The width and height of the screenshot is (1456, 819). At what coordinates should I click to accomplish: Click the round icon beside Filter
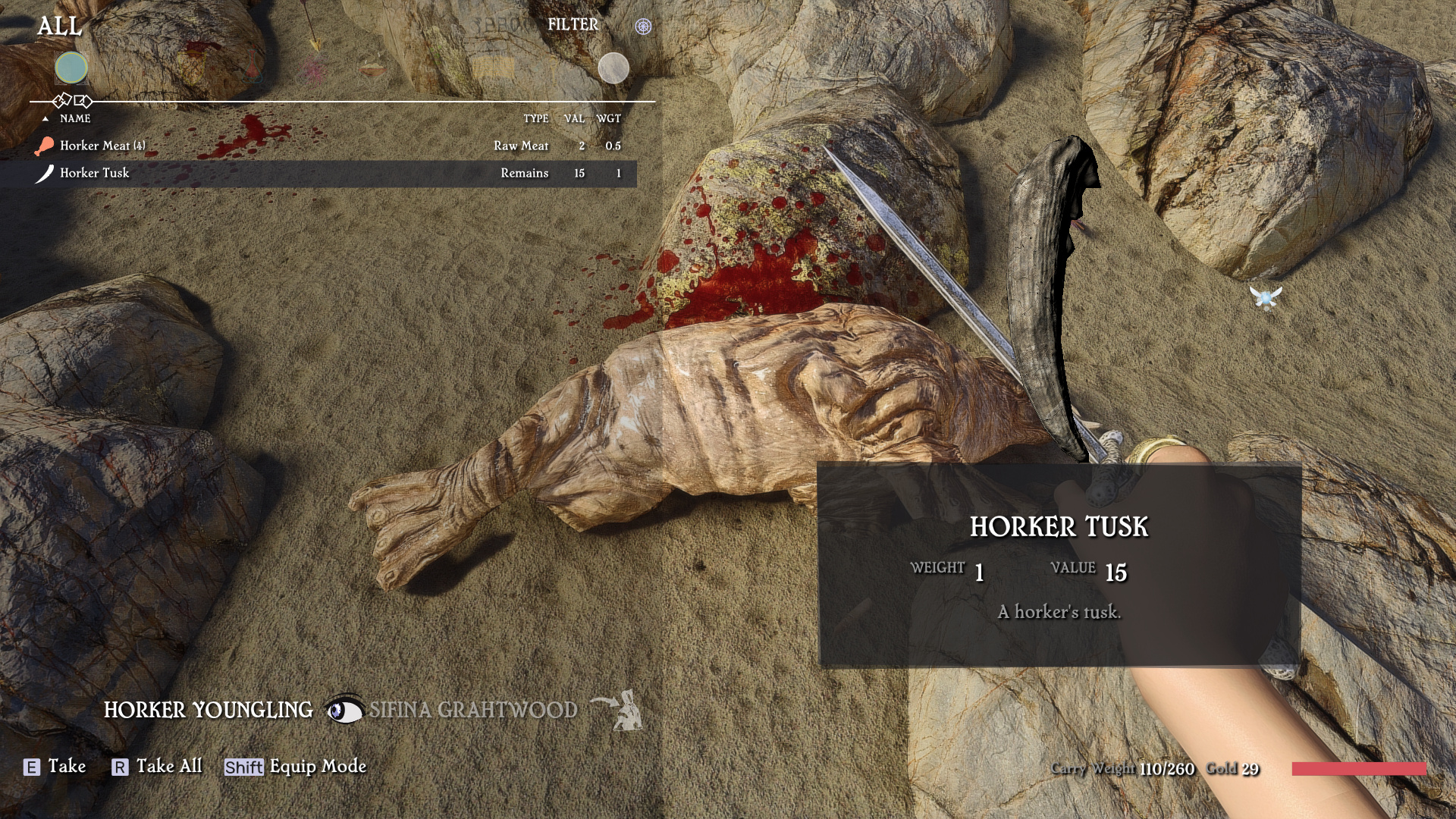[x=643, y=27]
